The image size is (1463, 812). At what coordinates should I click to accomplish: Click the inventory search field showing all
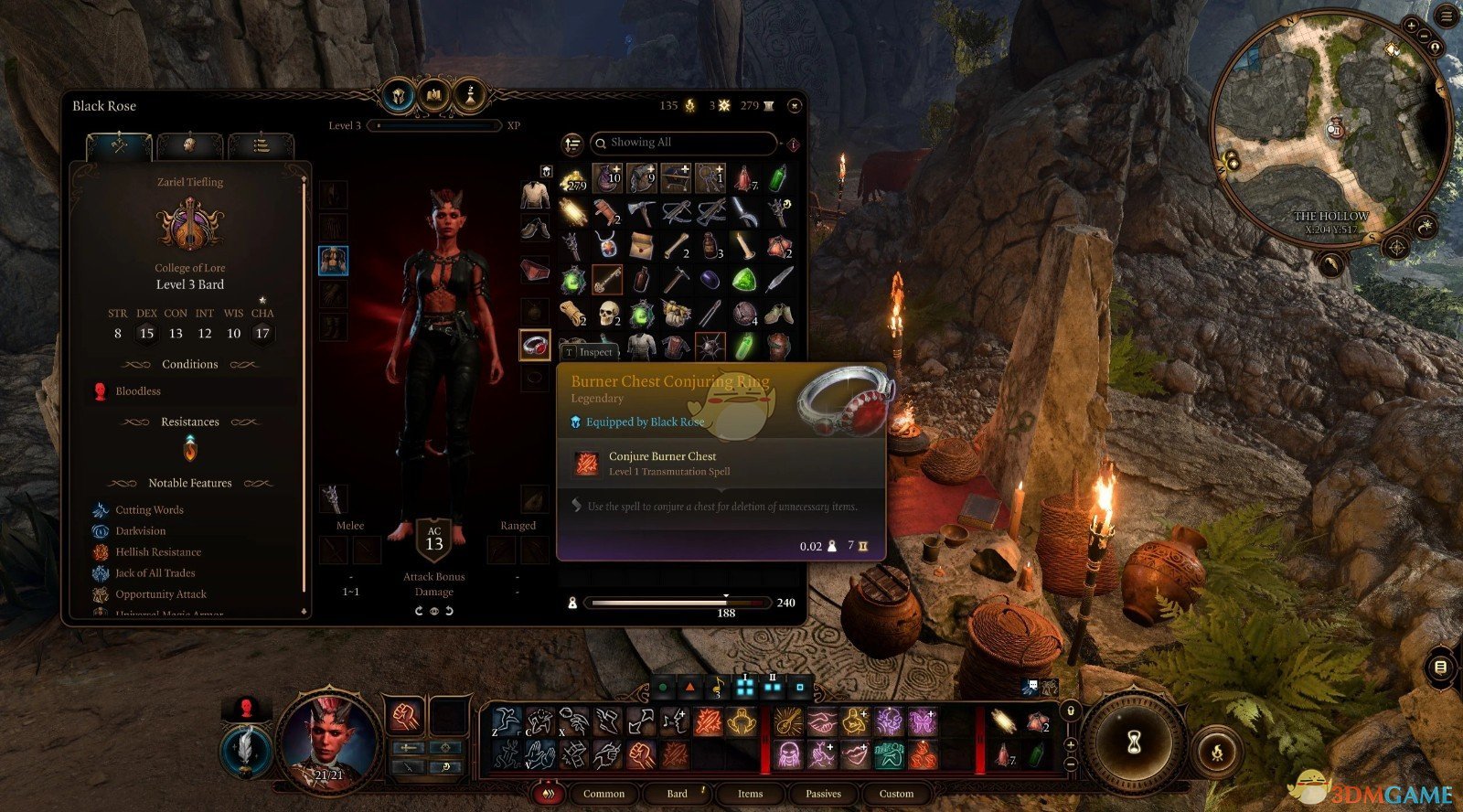684,143
